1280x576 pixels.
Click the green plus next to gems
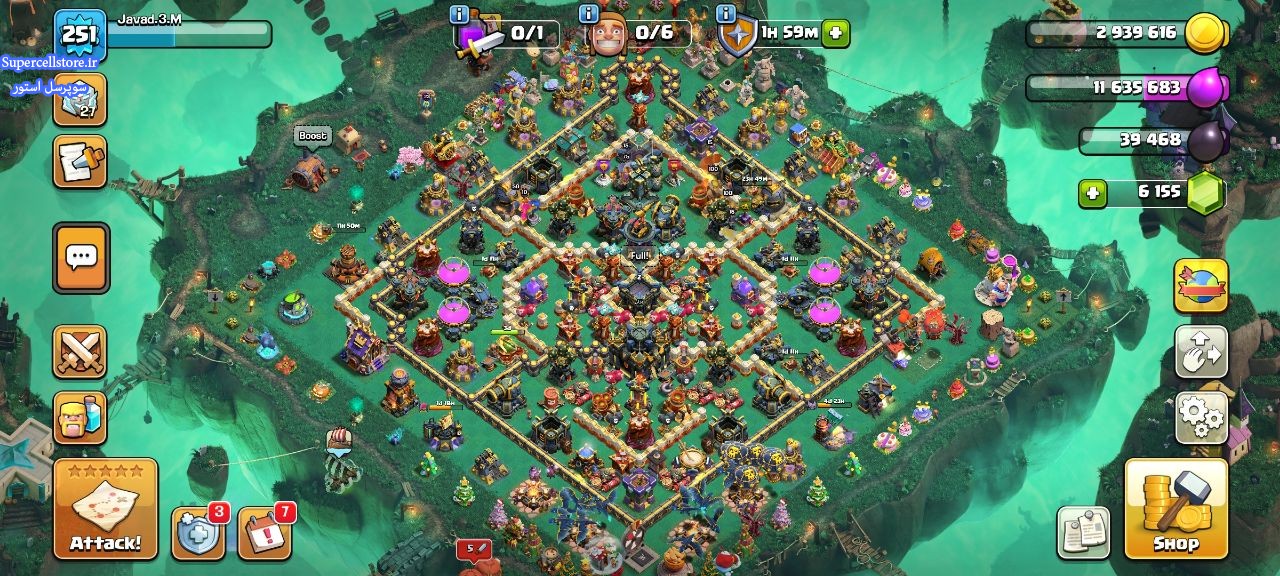(x=1093, y=192)
